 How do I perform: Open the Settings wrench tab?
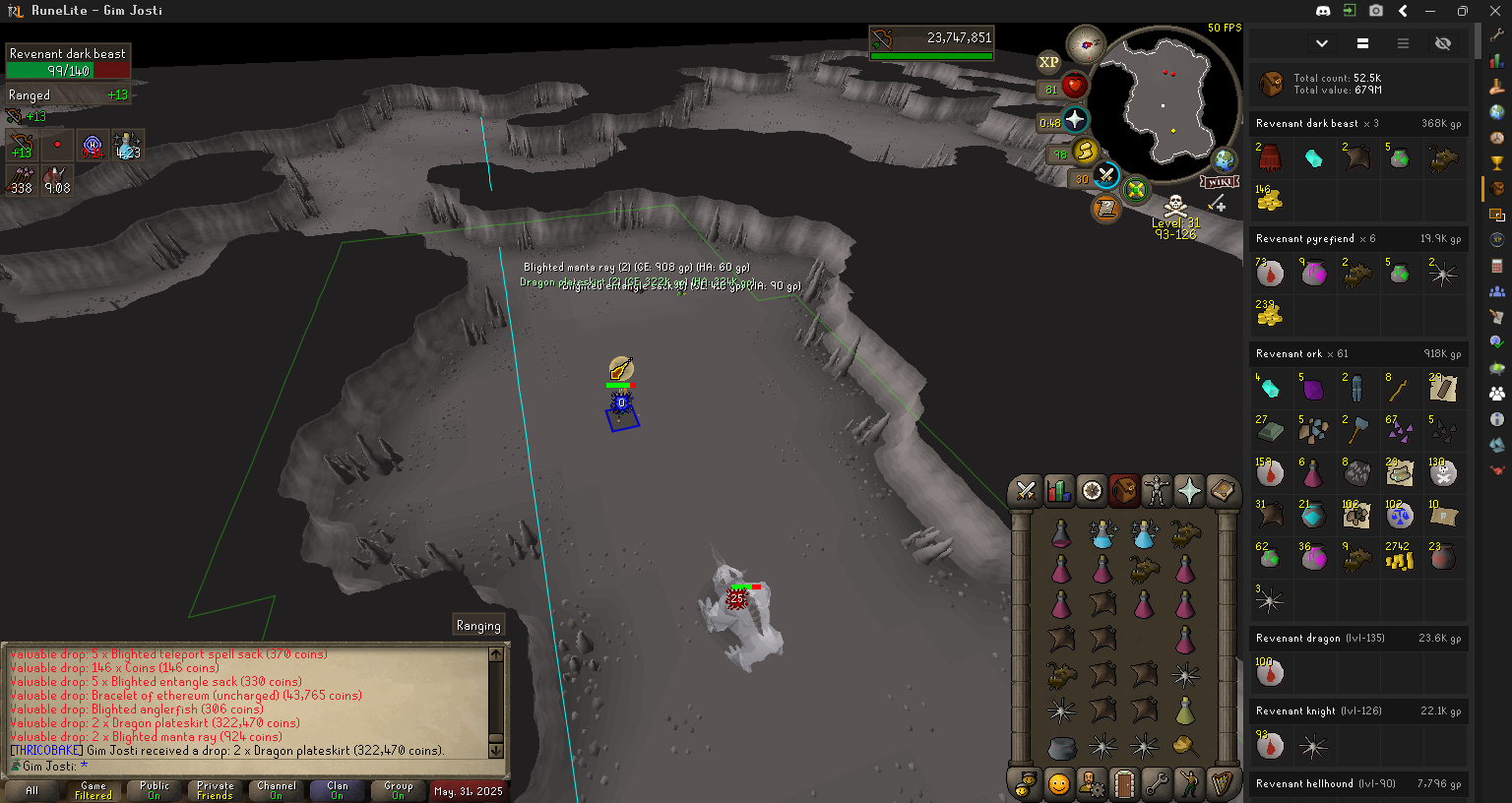tap(1157, 784)
